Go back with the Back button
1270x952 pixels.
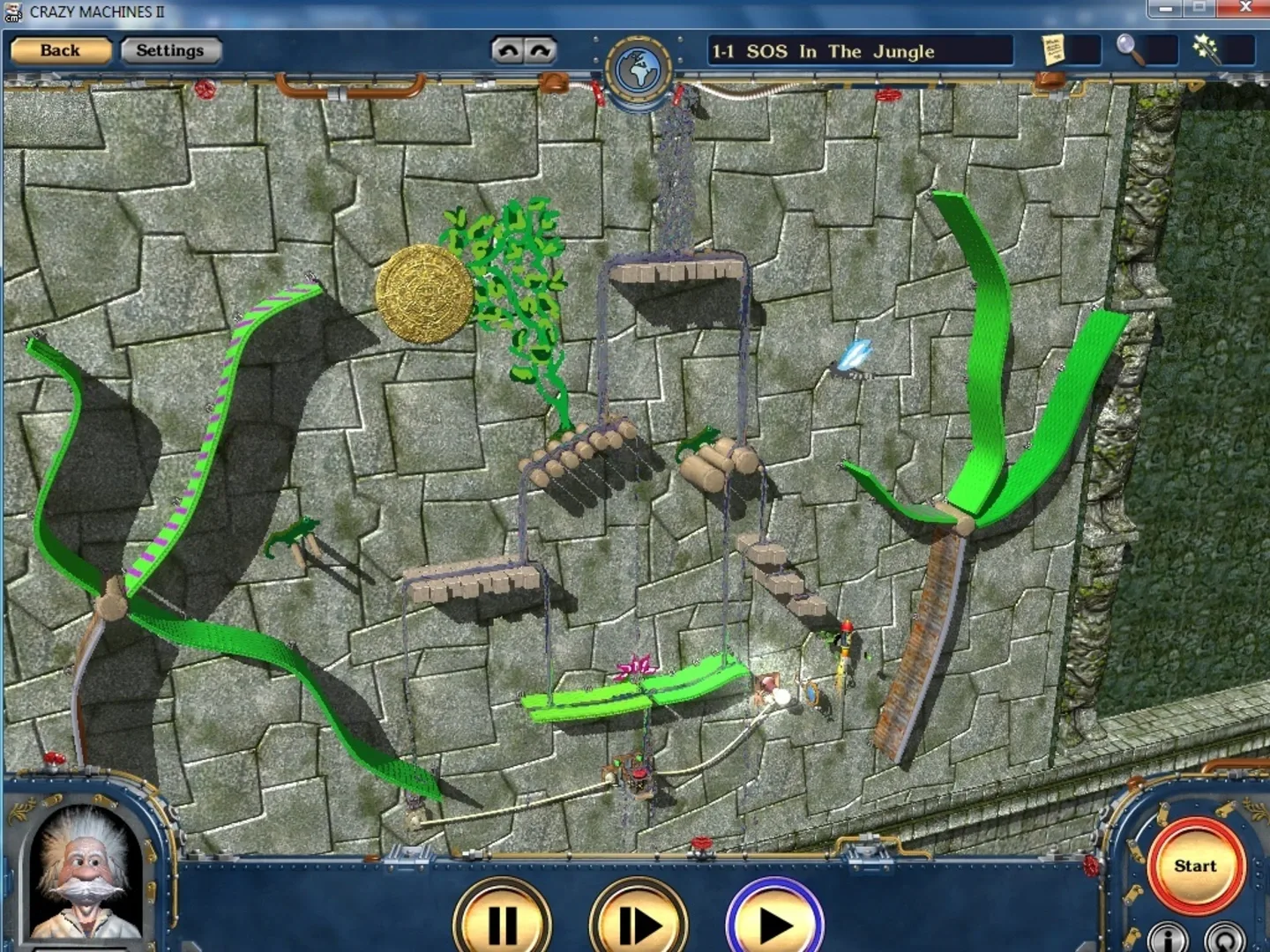pyautogui.click(x=60, y=50)
